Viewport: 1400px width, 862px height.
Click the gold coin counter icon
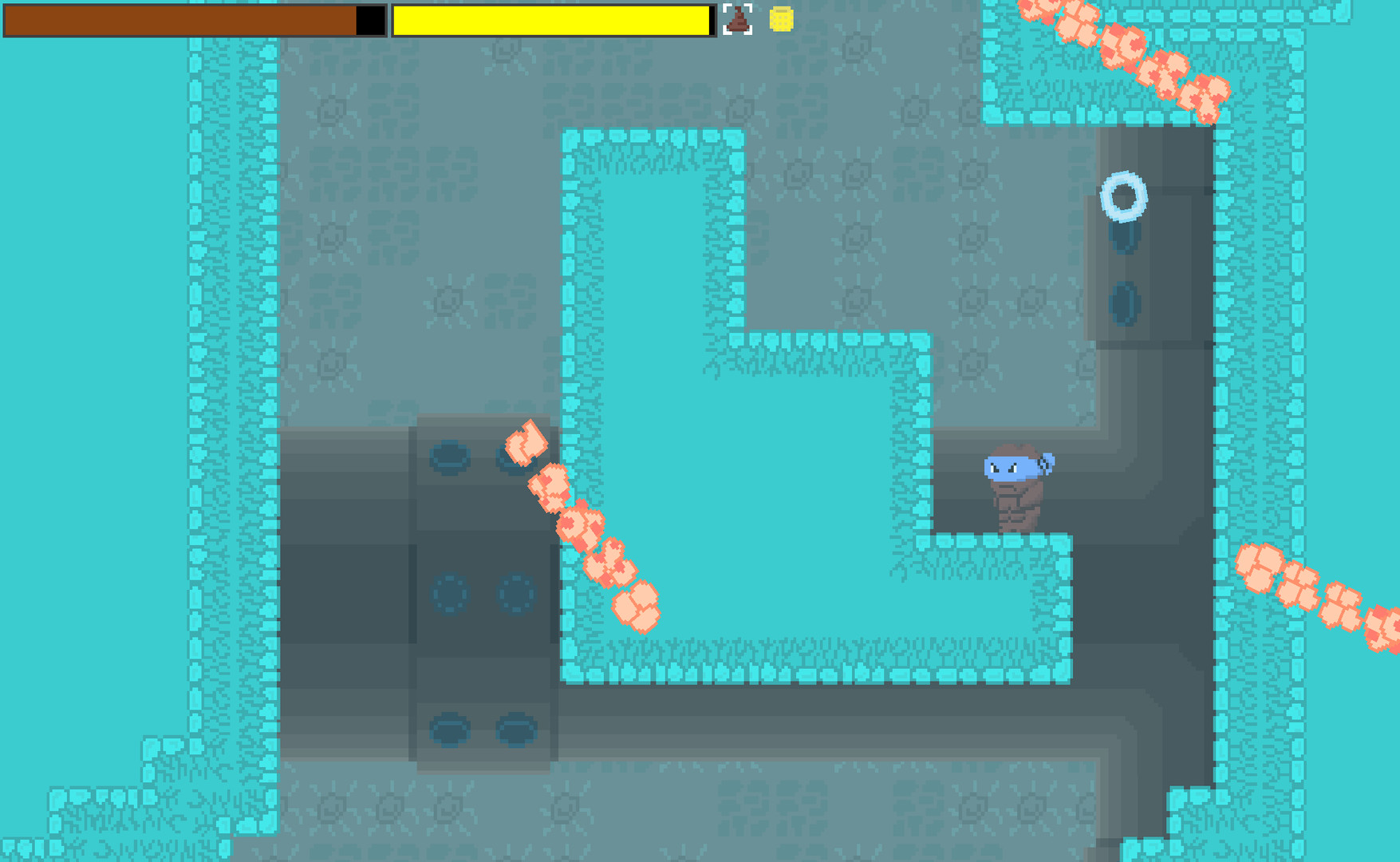tap(780, 21)
